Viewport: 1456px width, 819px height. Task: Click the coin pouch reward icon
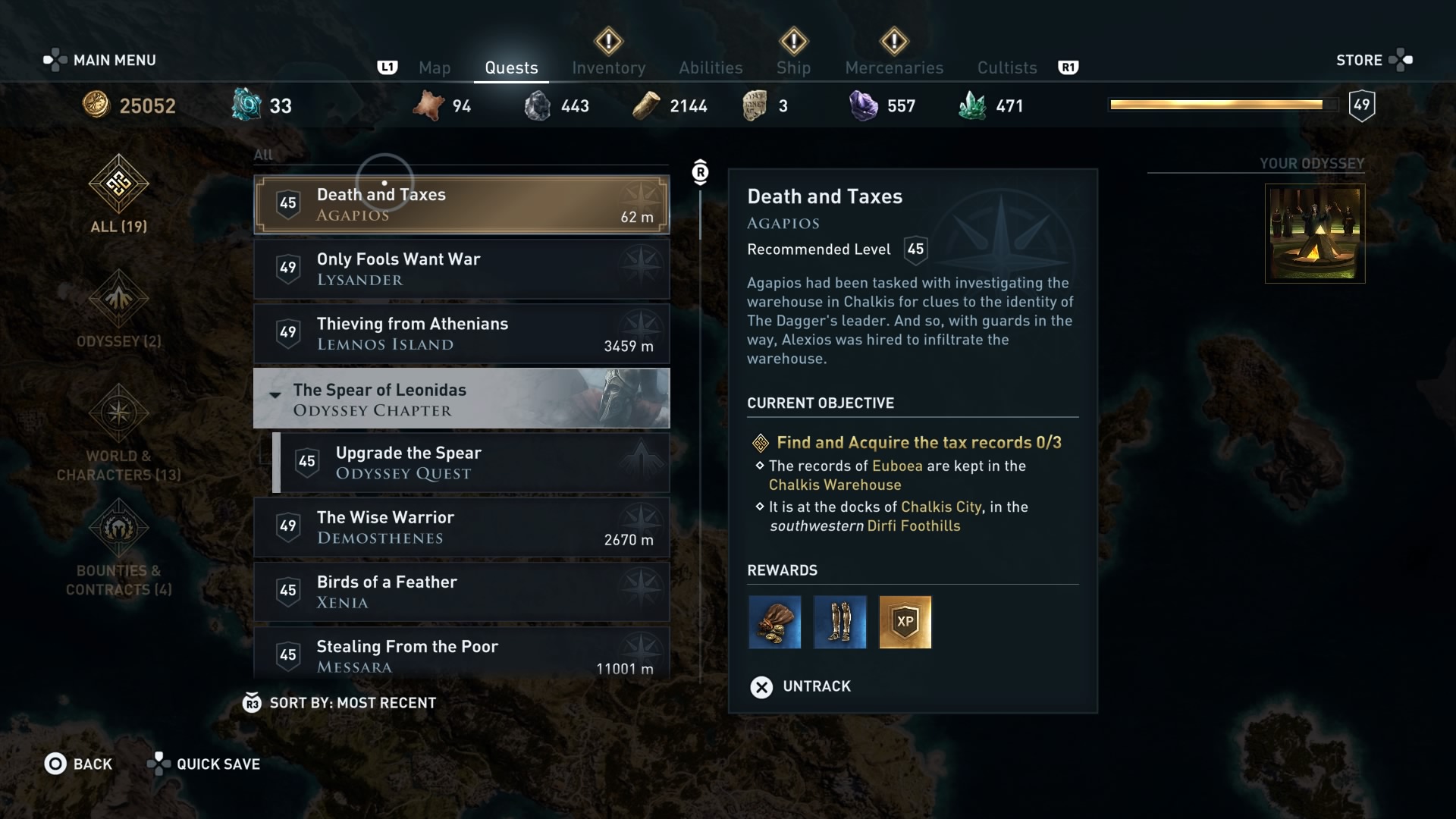click(774, 623)
